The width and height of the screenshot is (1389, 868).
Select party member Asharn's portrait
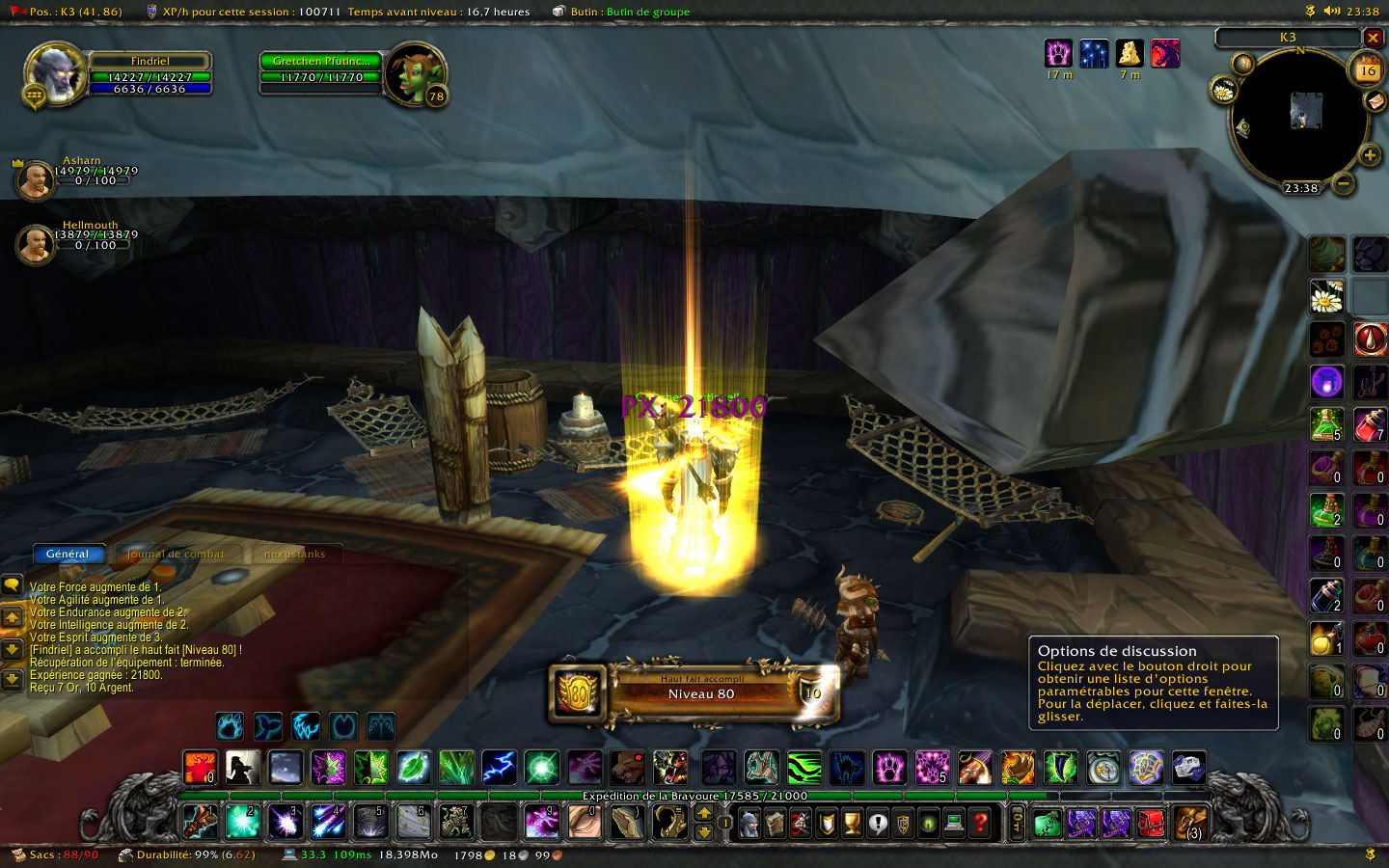tap(36, 179)
